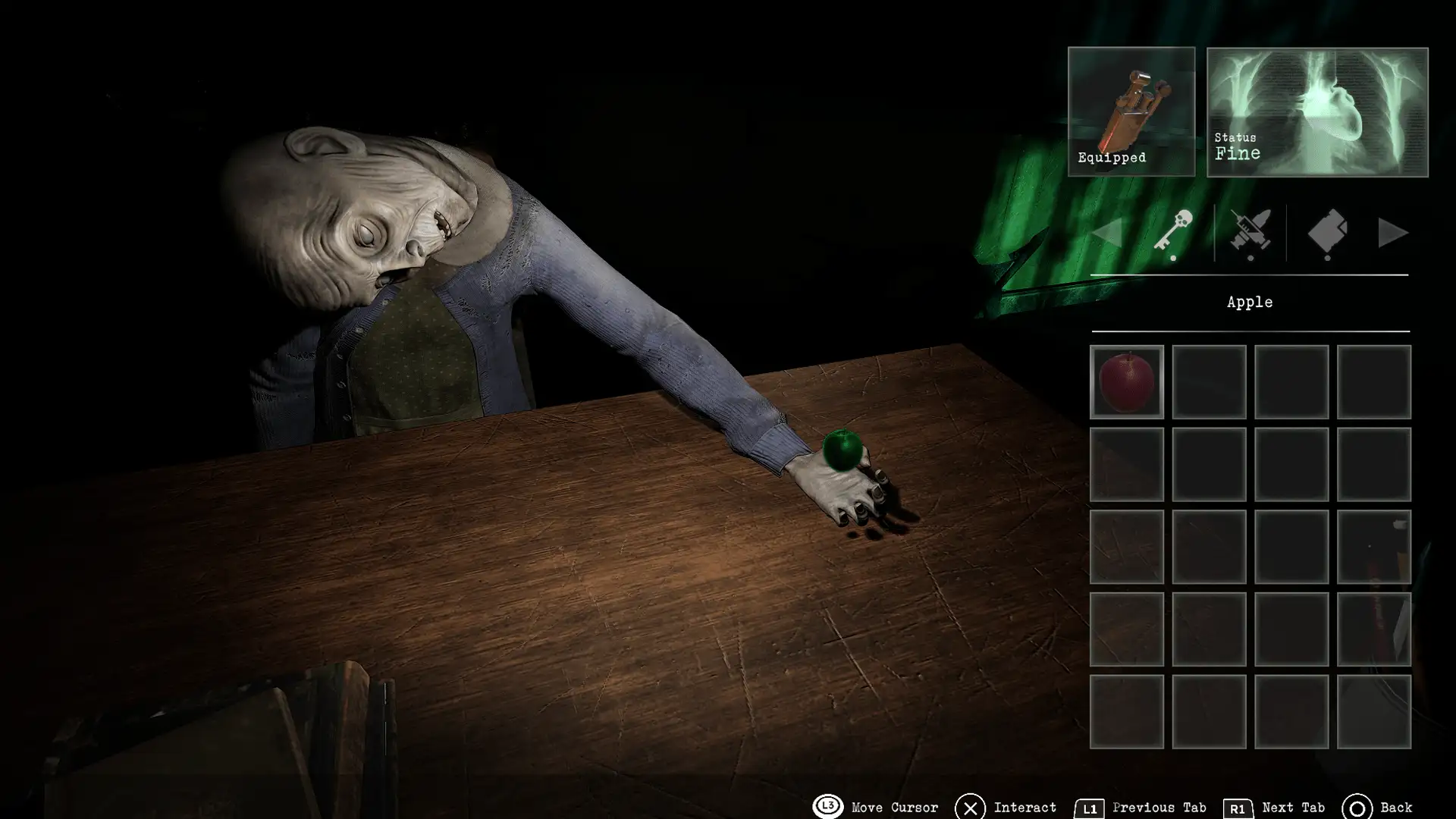Open the next category with the right arrow
Image resolution: width=1456 pixels, height=819 pixels.
click(1394, 234)
